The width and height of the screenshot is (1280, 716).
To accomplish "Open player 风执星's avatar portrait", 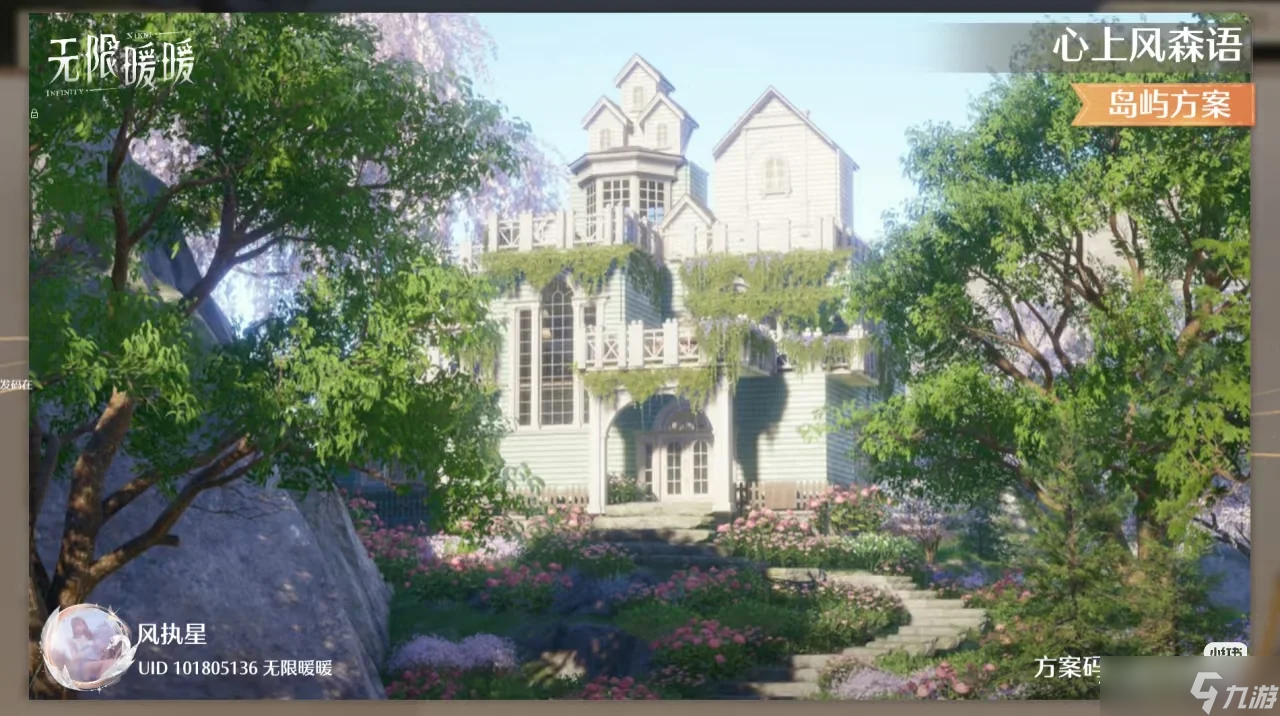I will [x=87, y=647].
